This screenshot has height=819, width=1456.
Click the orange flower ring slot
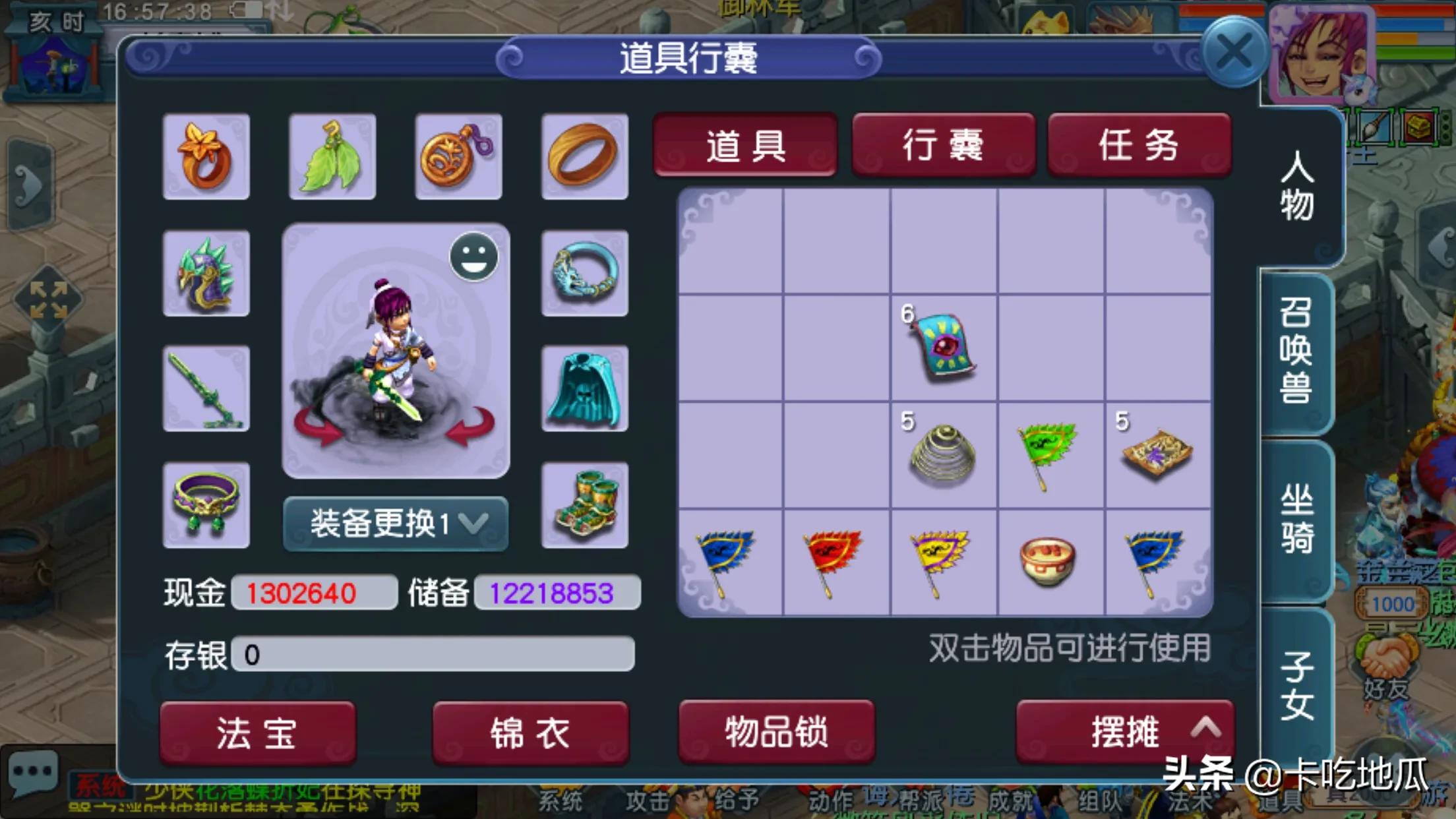tap(206, 156)
